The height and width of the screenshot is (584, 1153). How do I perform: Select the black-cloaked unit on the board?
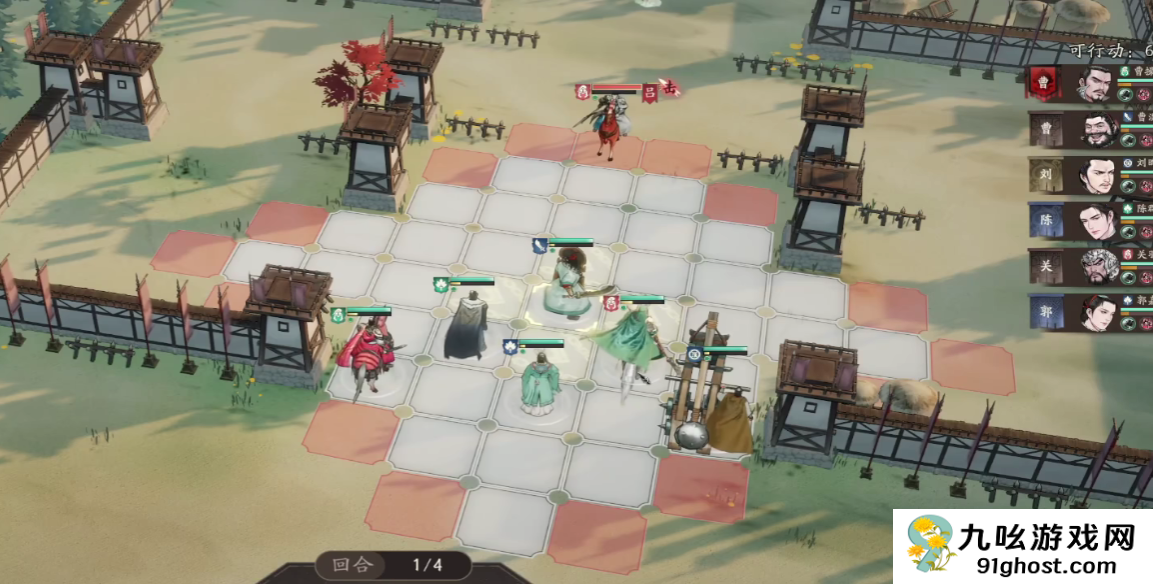coord(464,326)
